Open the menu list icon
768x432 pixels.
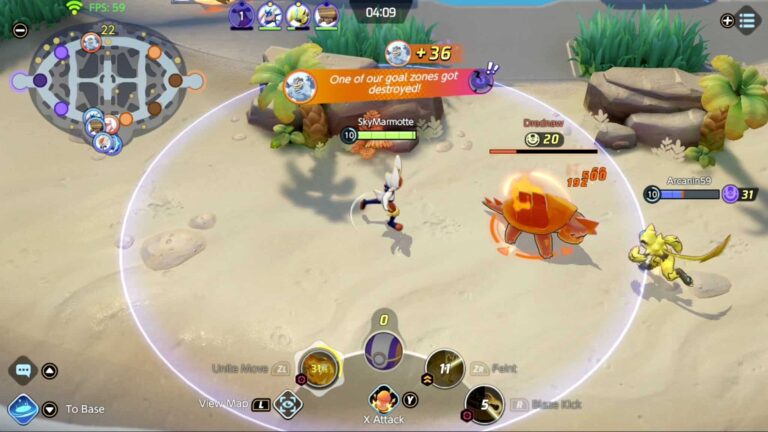[747, 20]
